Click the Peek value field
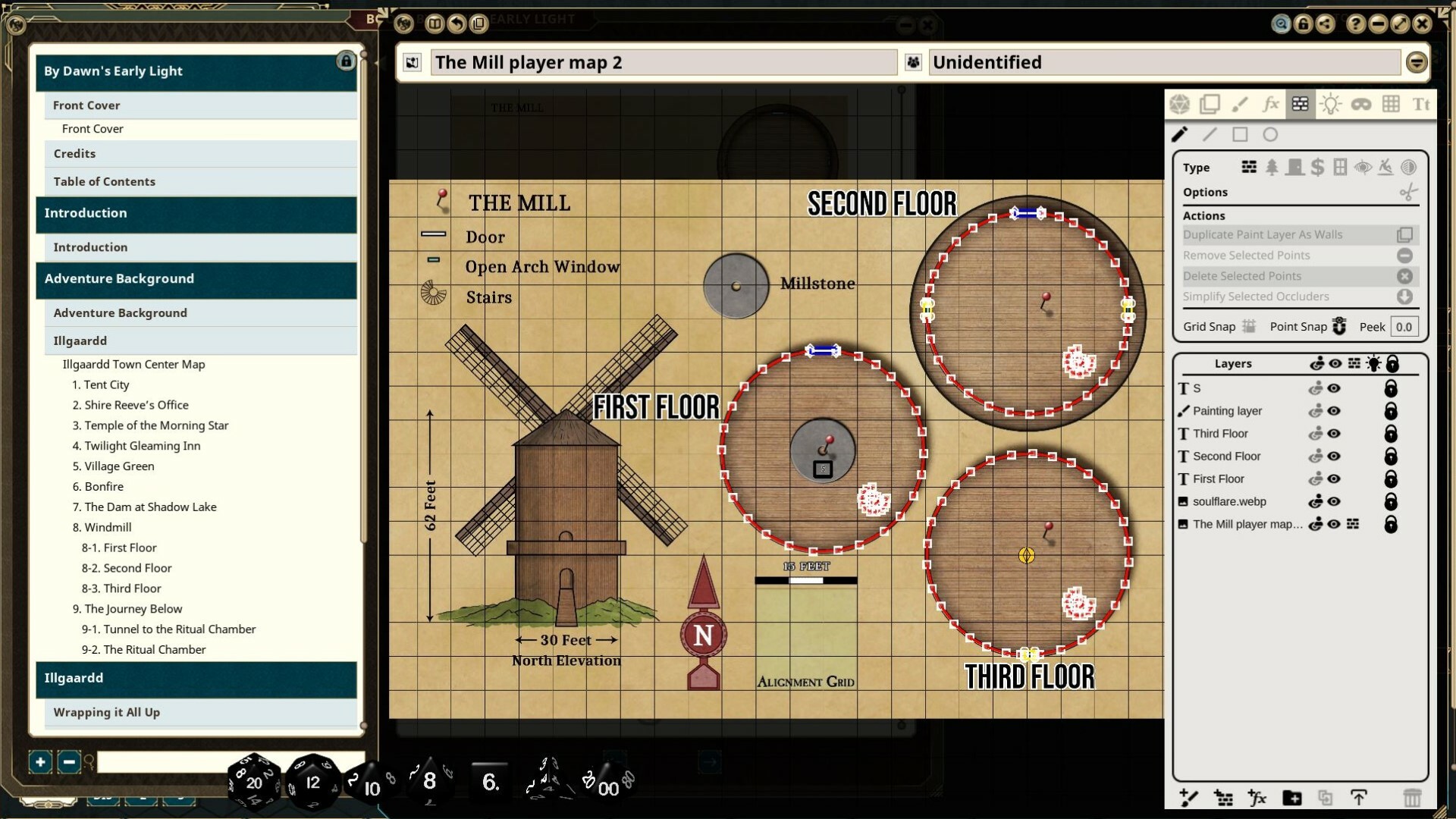The image size is (1456, 819). [x=1404, y=326]
